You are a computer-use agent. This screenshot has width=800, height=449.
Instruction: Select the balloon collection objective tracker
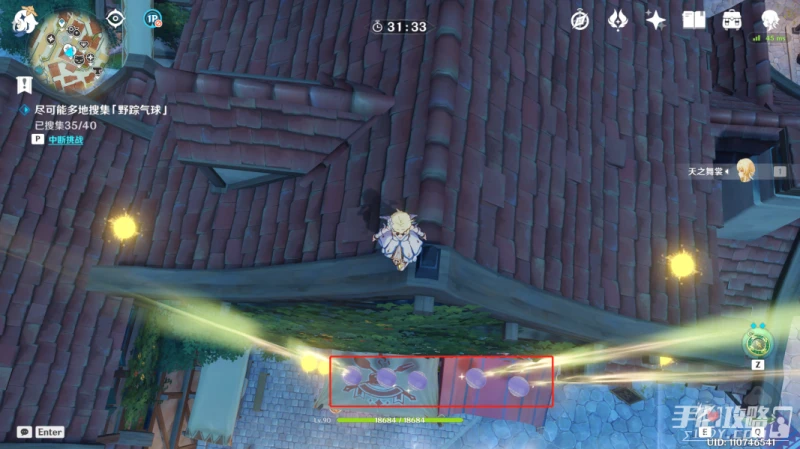[x=98, y=109]
